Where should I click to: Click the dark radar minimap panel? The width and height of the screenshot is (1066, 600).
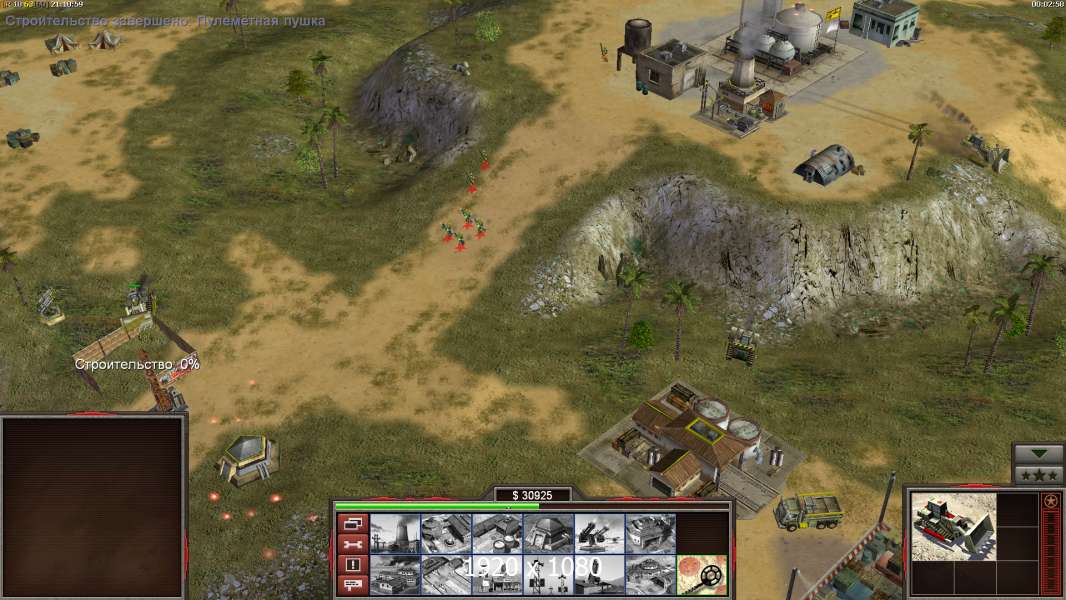[94, 506]
